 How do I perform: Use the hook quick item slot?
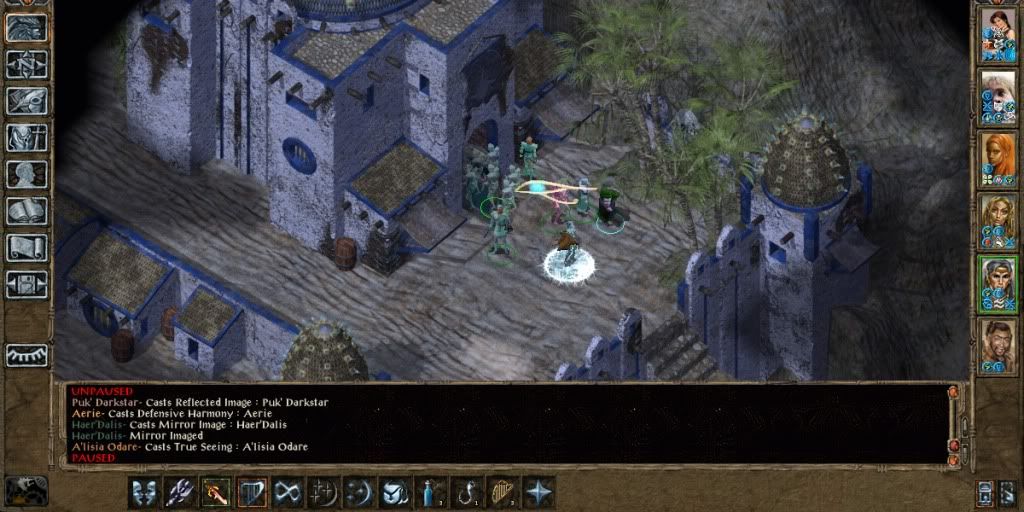coord(466,492)
